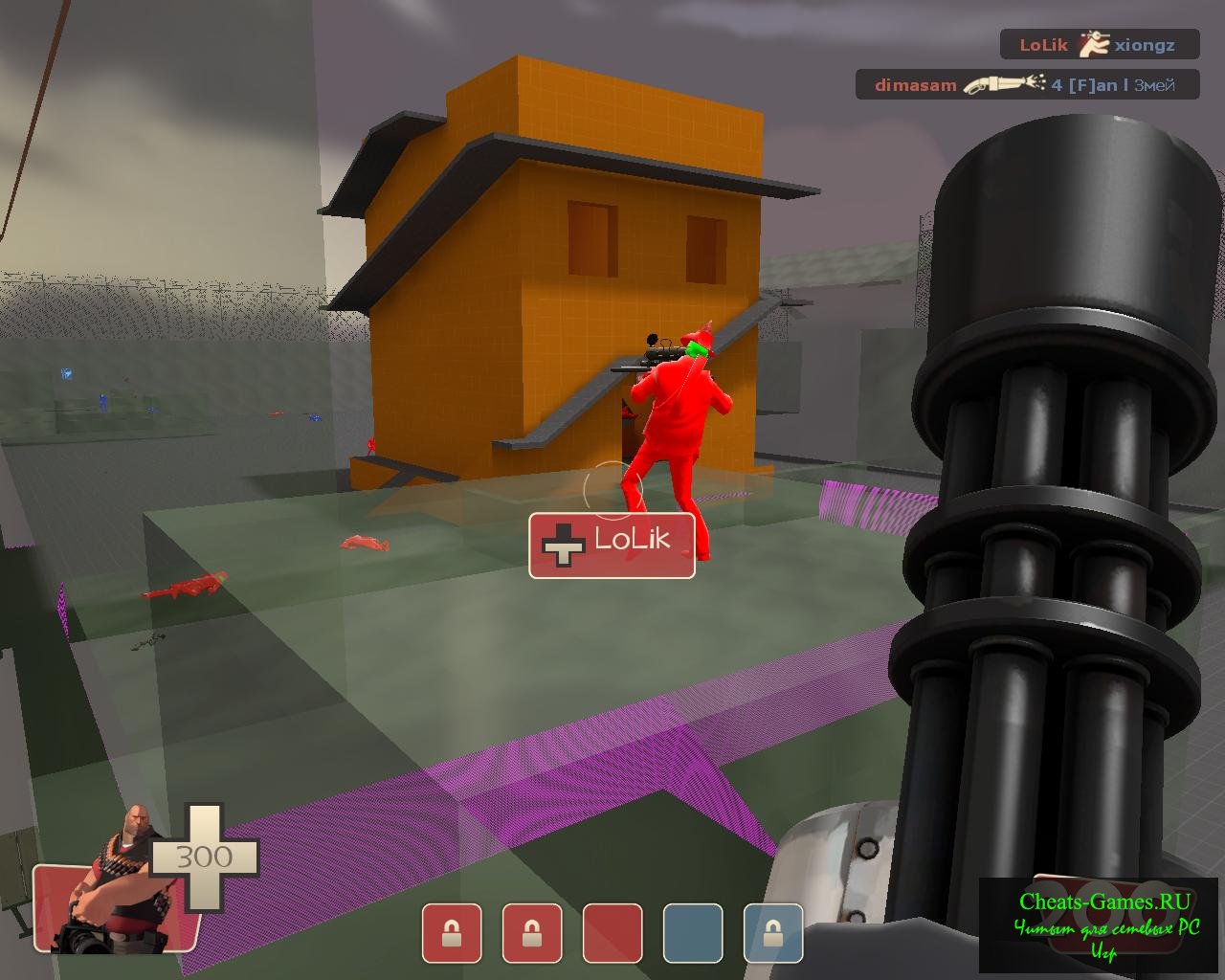Select the unlocked blue control point icon
This screenshot has width=1225, height=980.
[693, 932]
